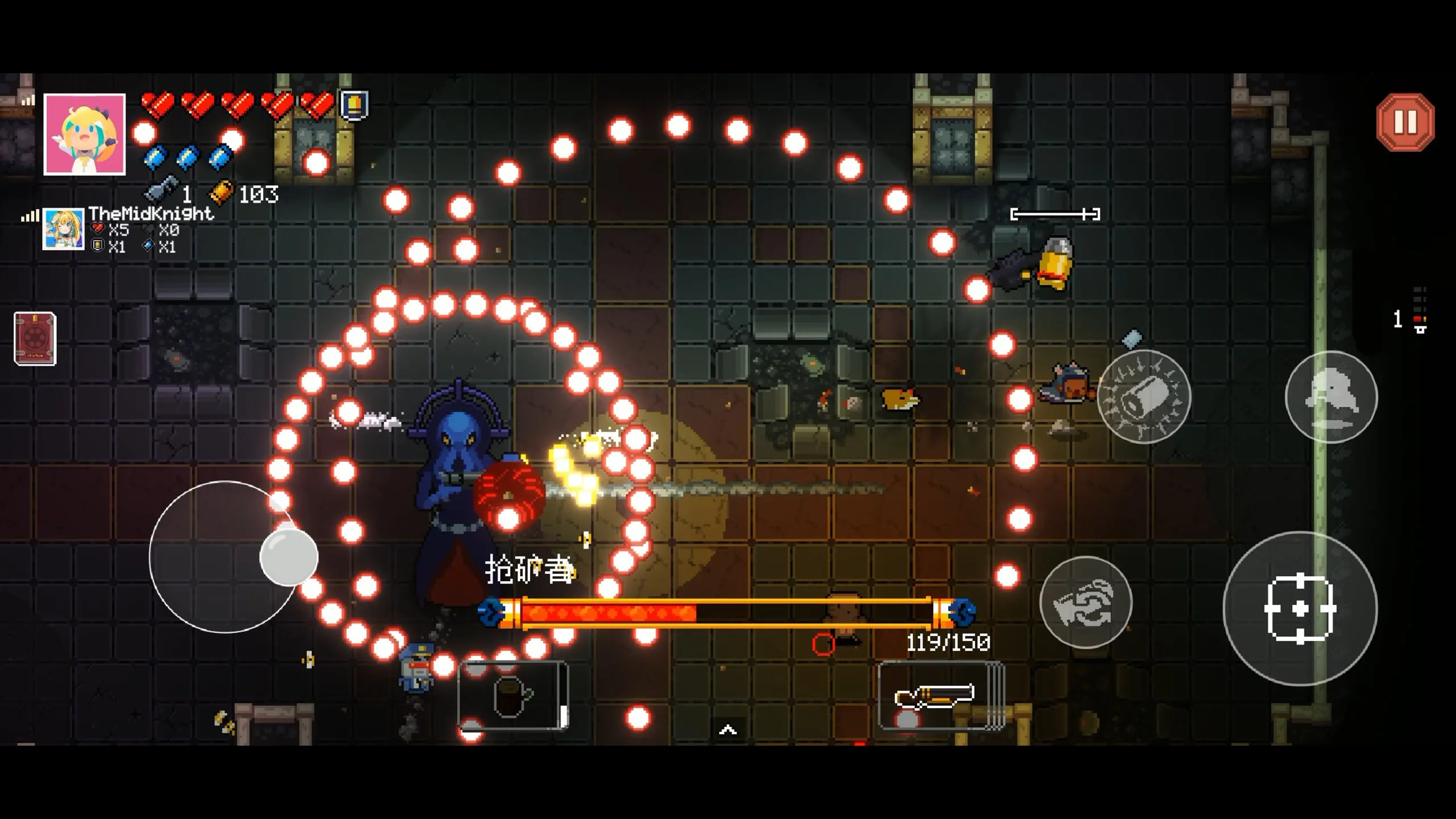Expand the small up-arrow panel
1456x819 pixels.
coord(728,730)
